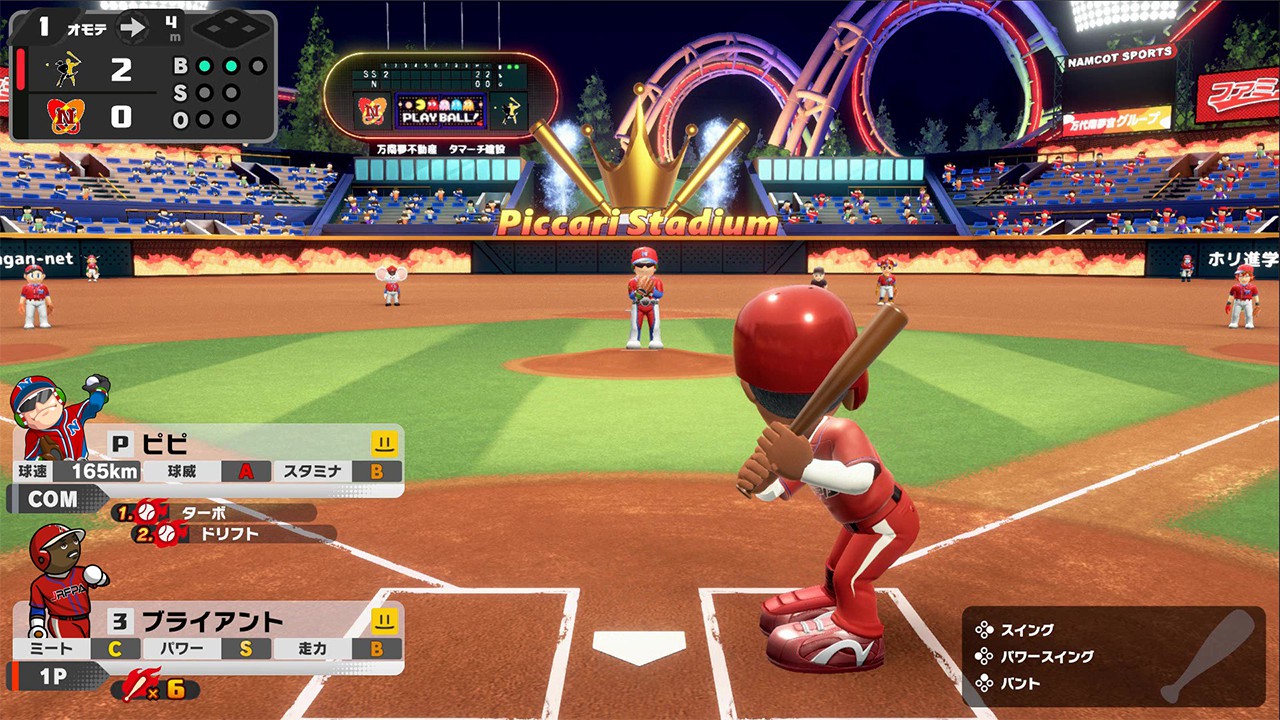Select the パワースイング action
Image resolution: width=1280 pixels, height=720 pixels.
click(1044, 657)
